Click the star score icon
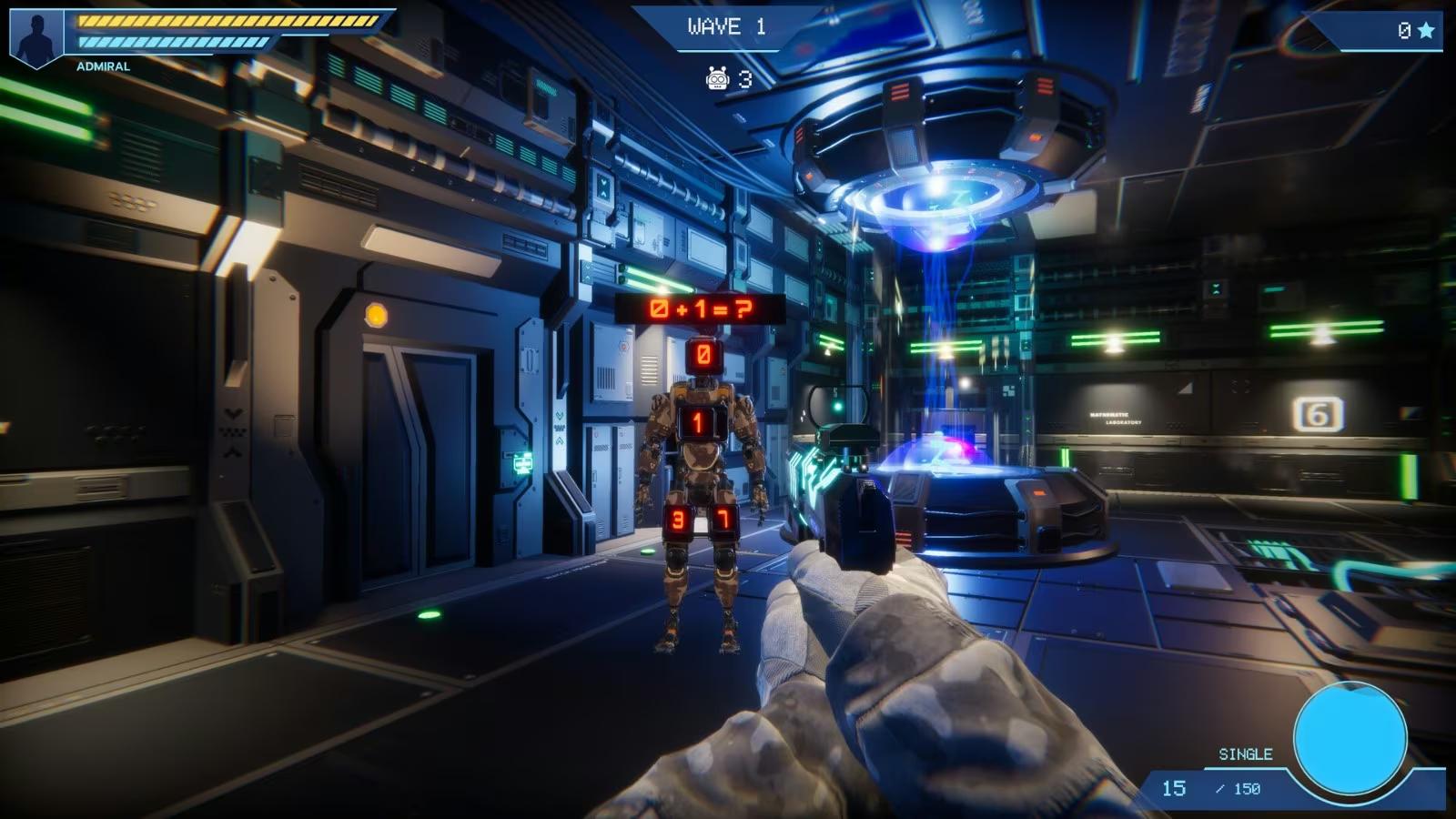The image size is (1456, 819). pos(1426,31)
